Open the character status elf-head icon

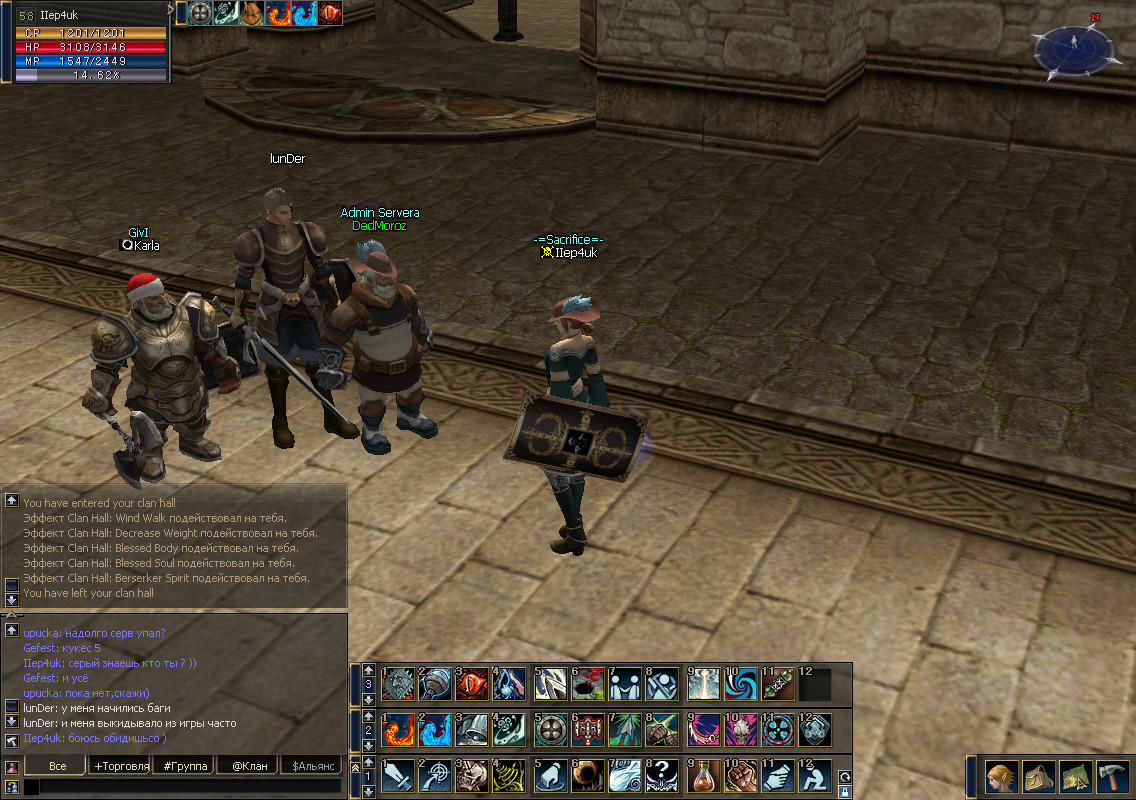tap(1002, 775)
